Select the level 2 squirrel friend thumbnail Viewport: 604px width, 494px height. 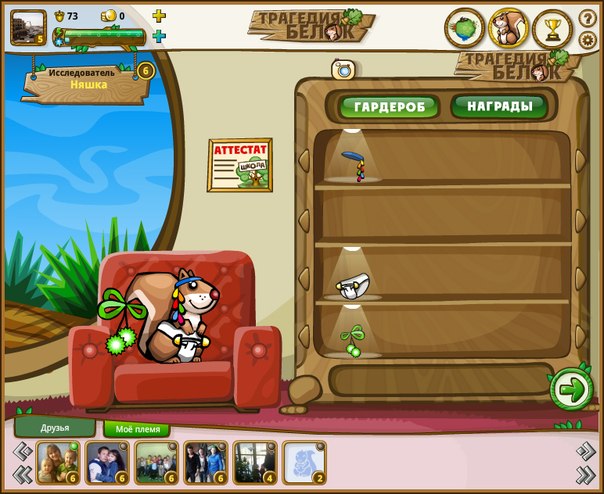click(x=303, y=462)
